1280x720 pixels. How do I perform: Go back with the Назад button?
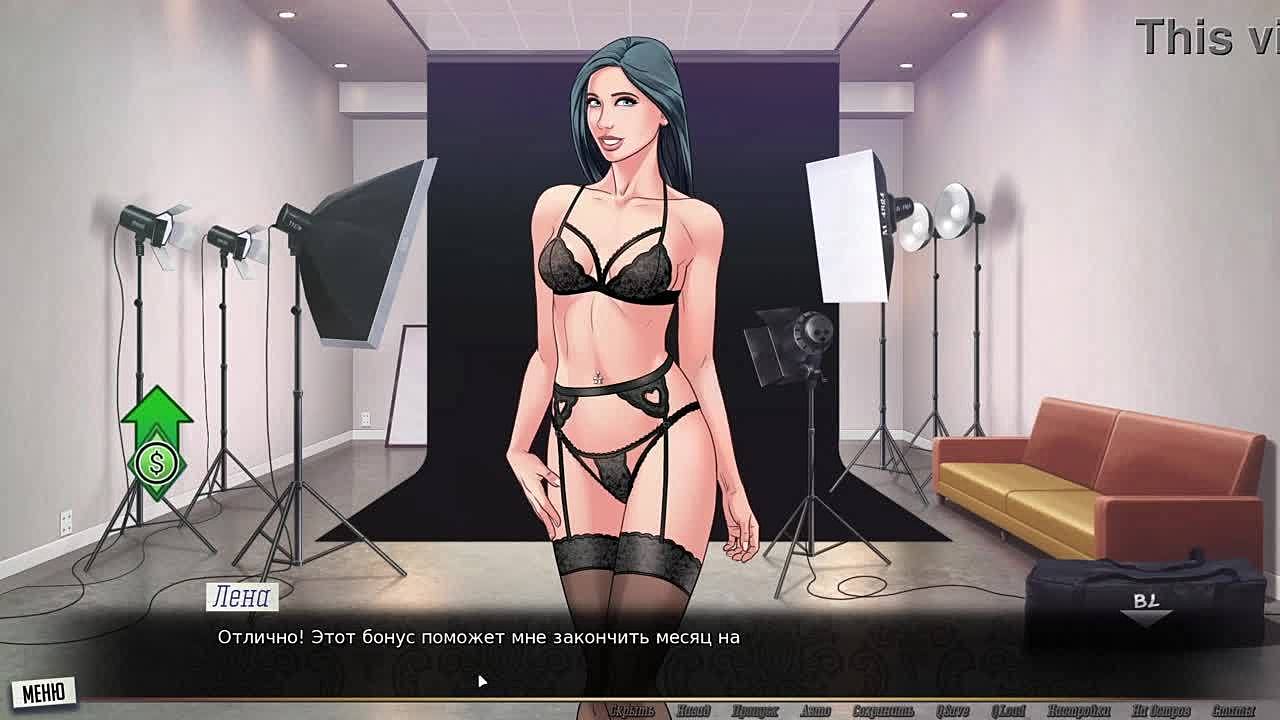pyautogui.click(x=693, y=711)
